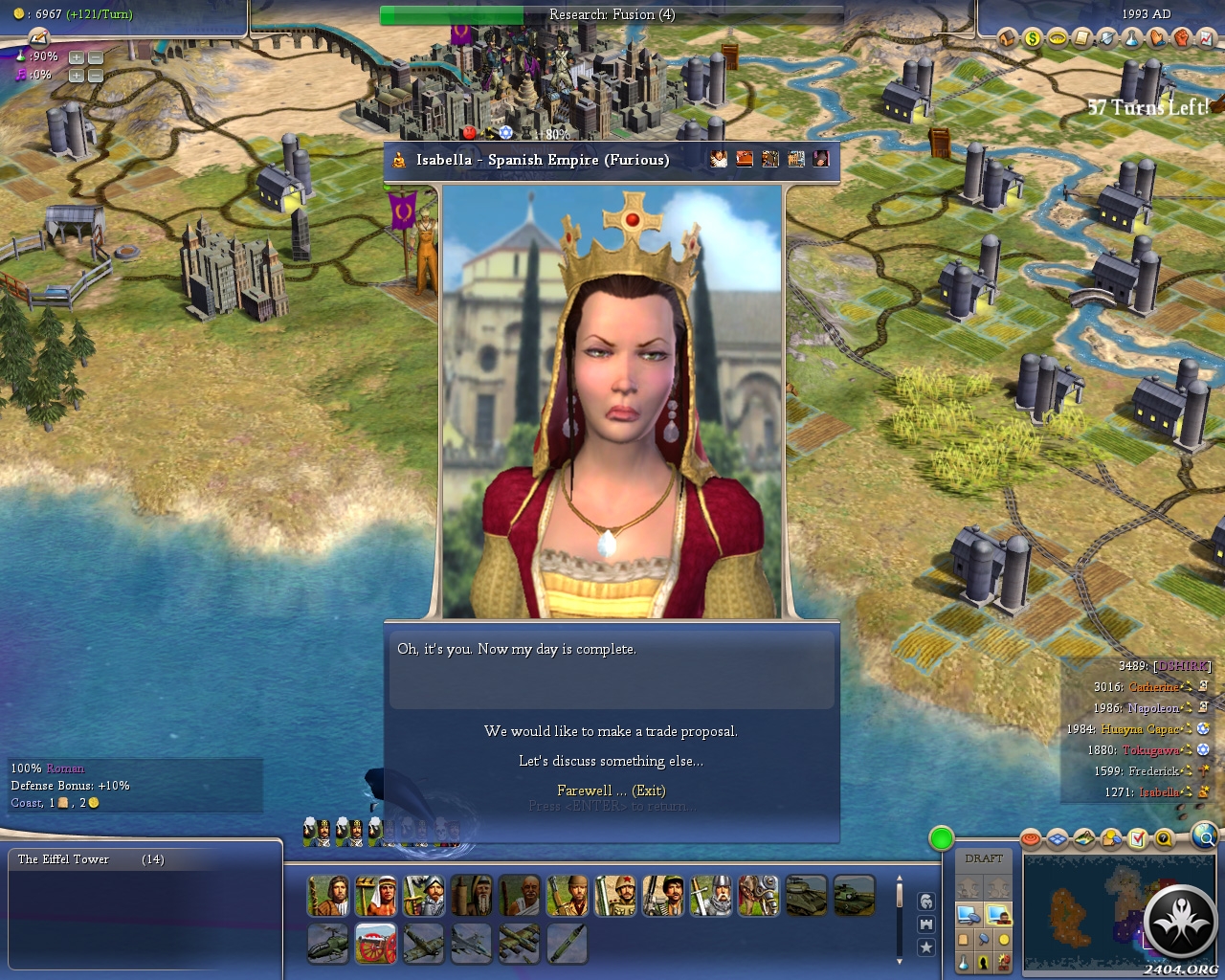The height and width of the screenshot is (980, 1225).
Task: Open the Foreign Advisor handshake icon
Action: [1157, 38]
